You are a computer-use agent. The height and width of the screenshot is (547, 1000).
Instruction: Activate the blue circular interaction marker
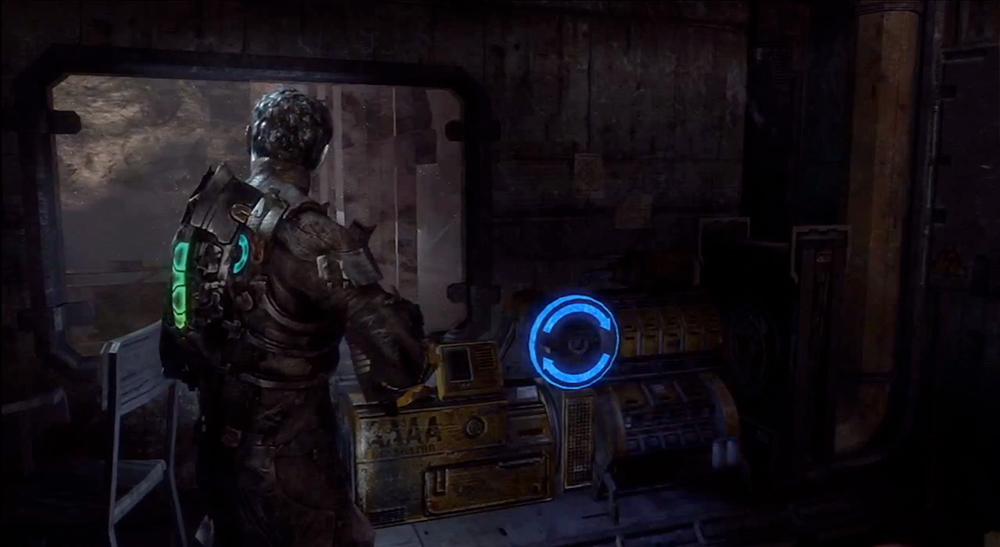573,340
